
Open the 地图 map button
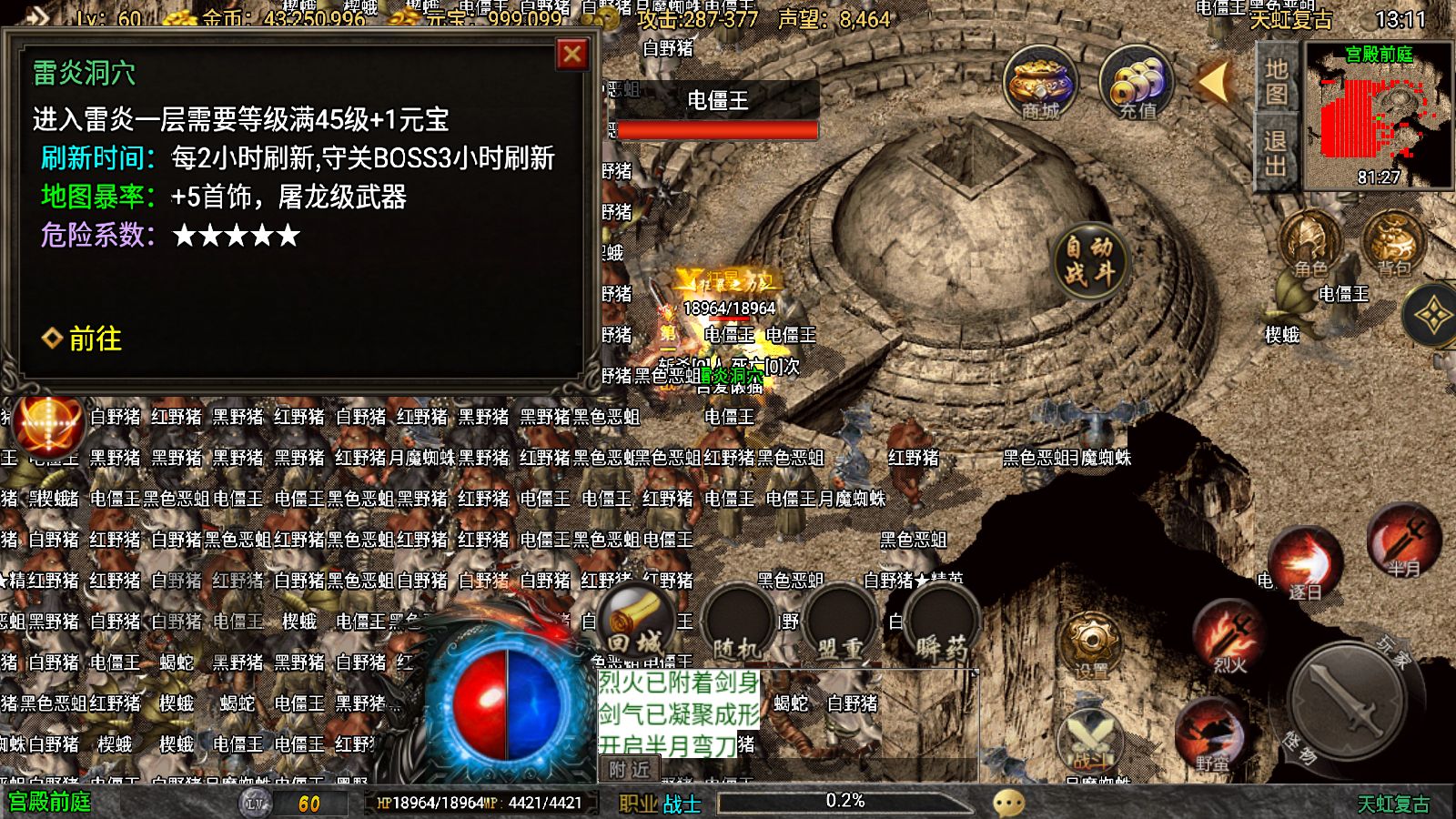click(x=1276, y=81)
